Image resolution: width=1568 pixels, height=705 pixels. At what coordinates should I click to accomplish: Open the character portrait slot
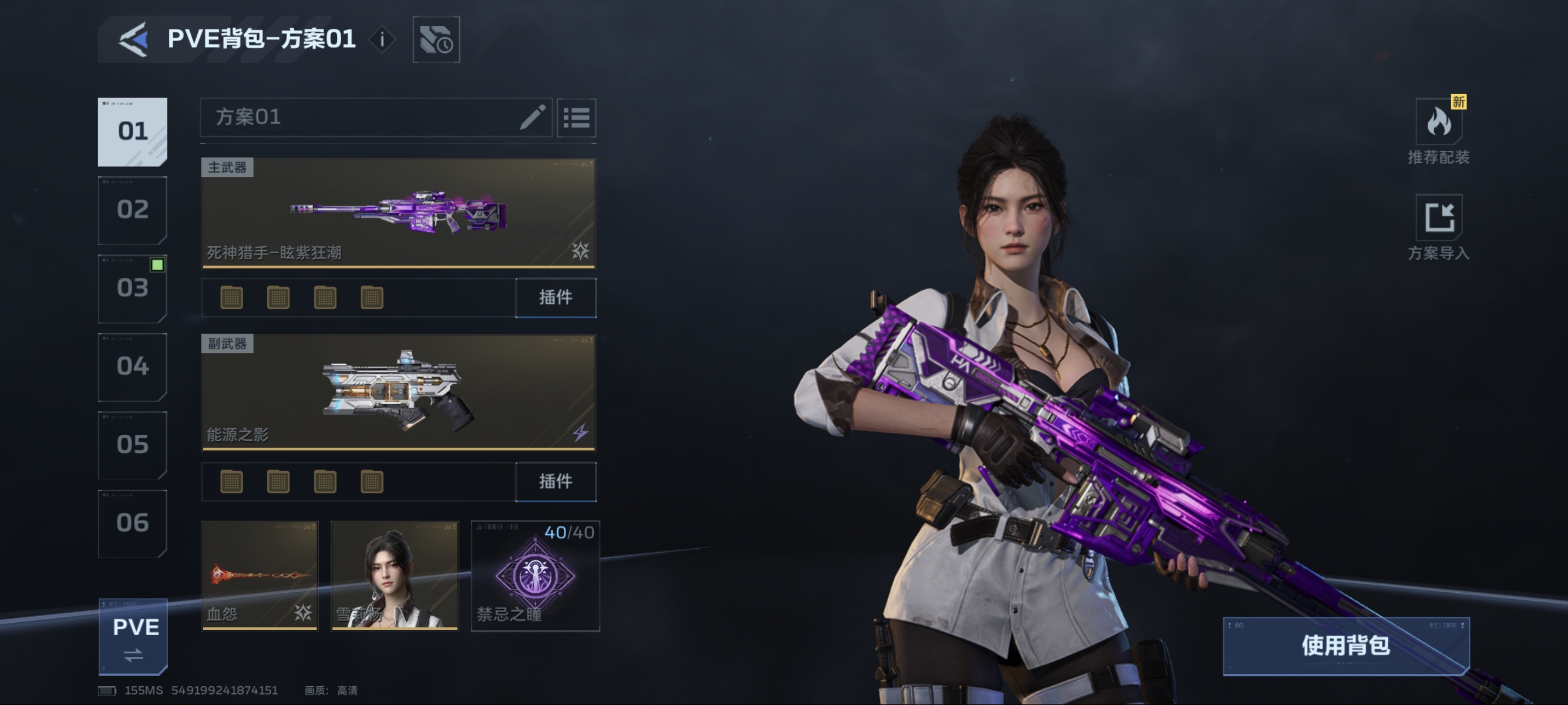click(x=395, y=575)
